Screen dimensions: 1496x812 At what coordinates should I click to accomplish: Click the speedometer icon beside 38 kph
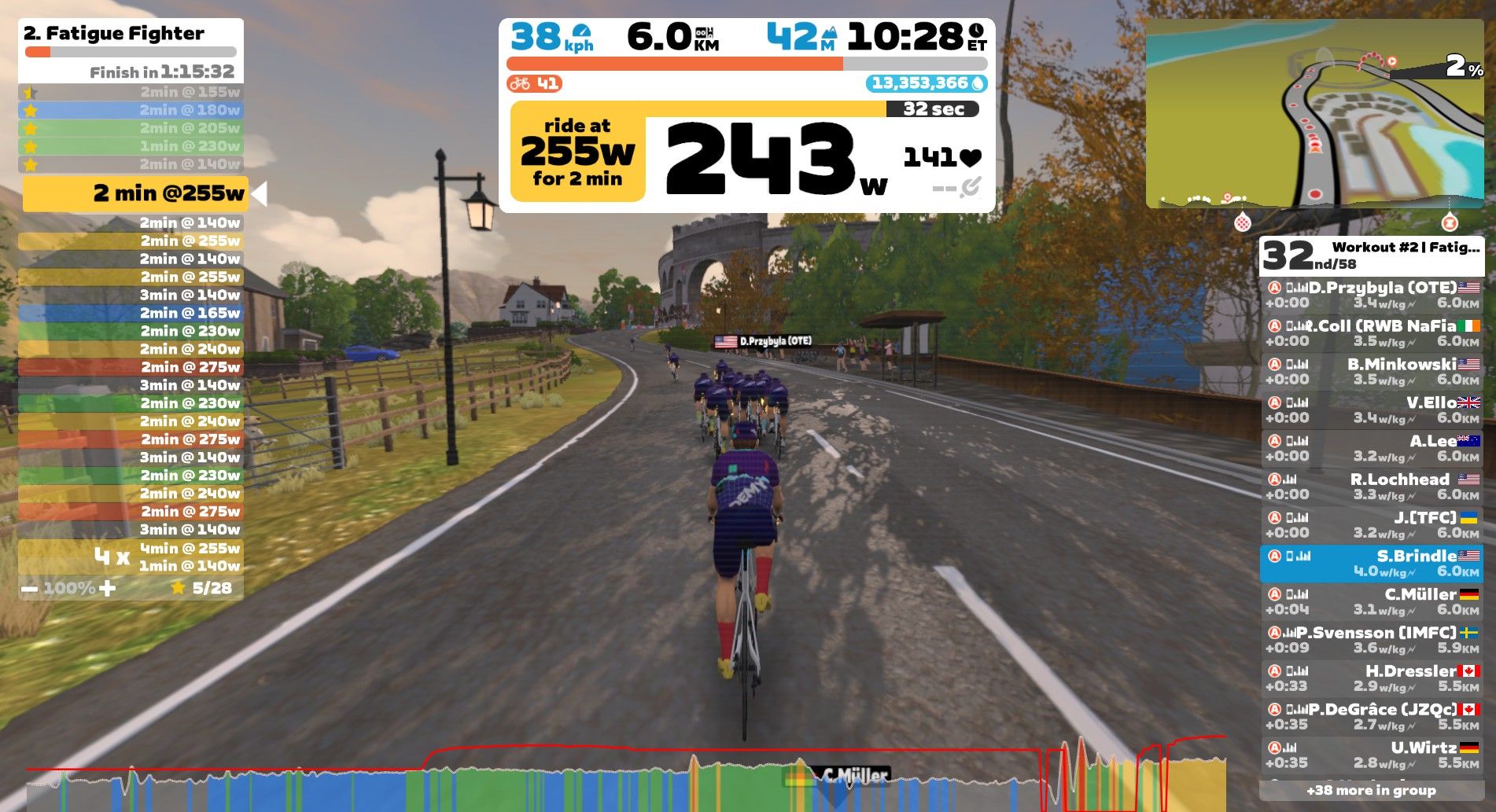582,34
